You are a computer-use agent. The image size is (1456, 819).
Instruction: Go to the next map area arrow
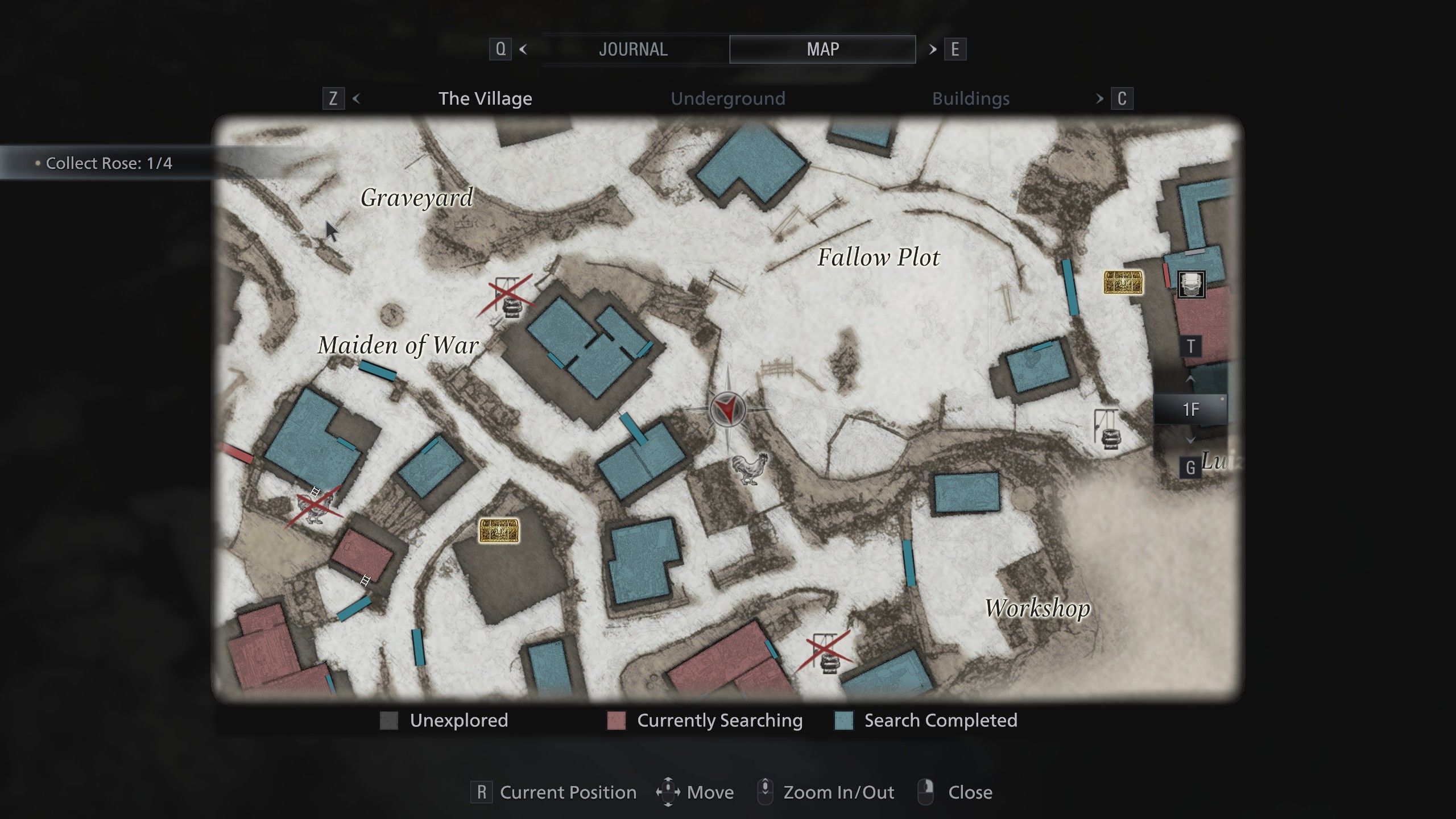1099,98
